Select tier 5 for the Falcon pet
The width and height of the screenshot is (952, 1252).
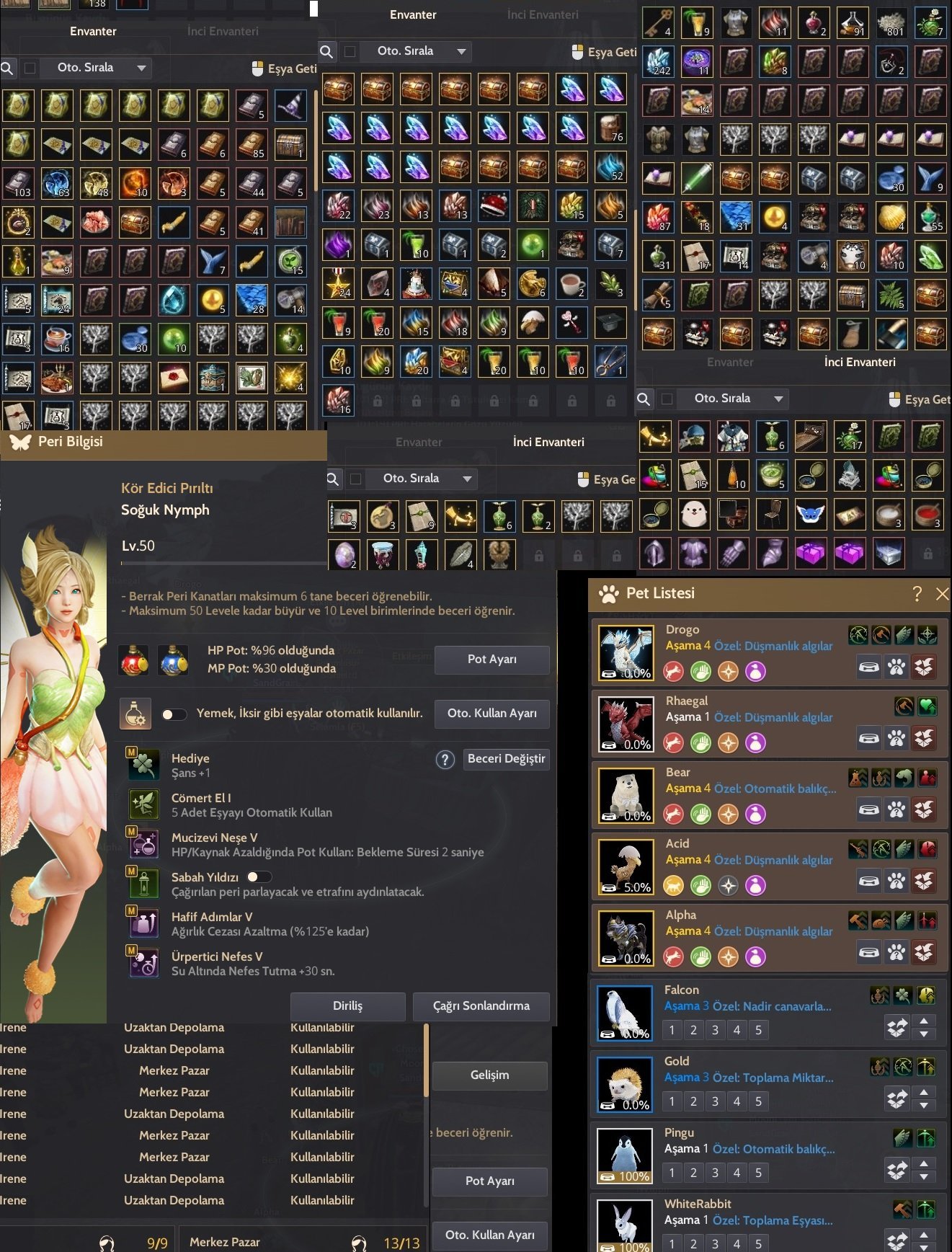click(x=758, y=1030)
